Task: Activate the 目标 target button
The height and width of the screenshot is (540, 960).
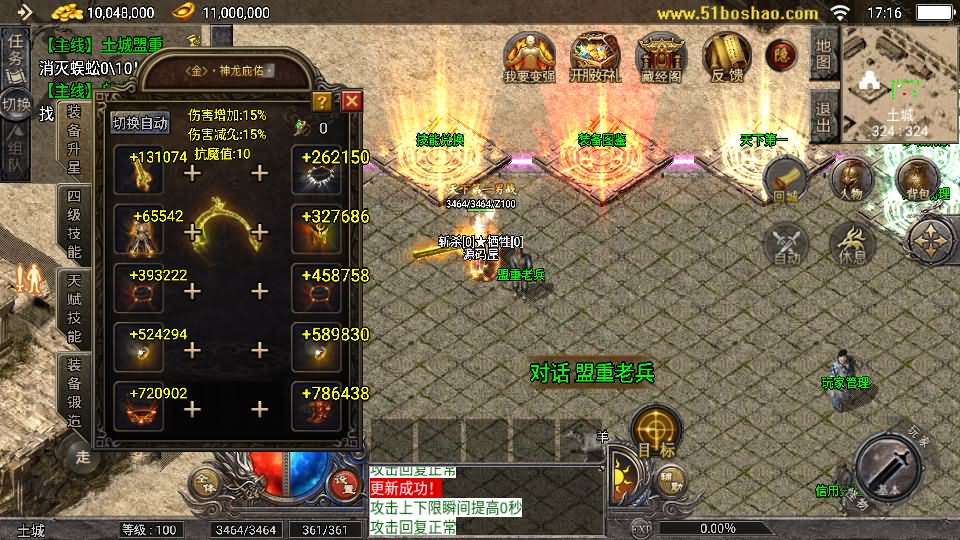Action: (656, 431)
